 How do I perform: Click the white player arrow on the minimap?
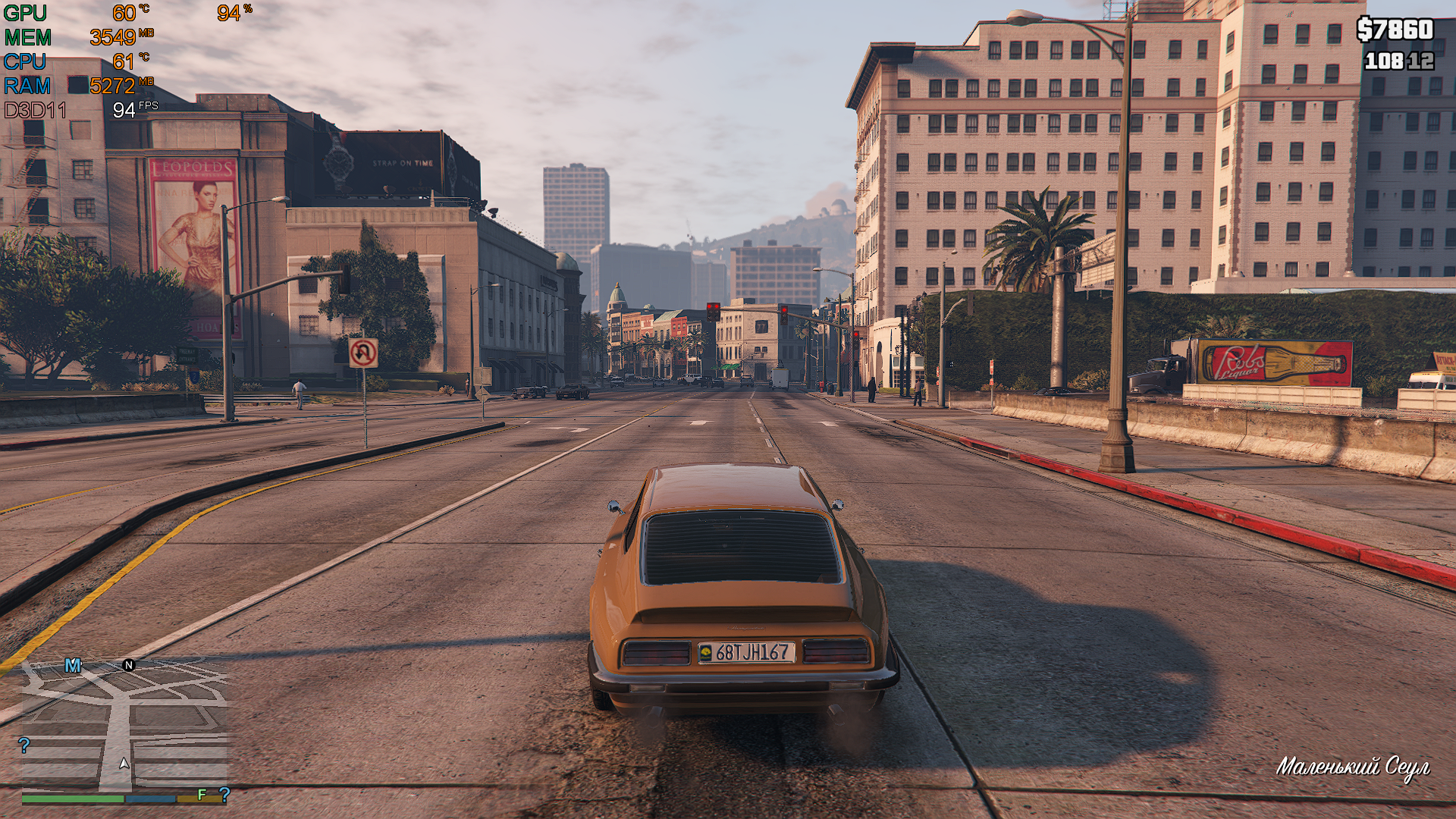pyautogui.click(x=124, y=764)
